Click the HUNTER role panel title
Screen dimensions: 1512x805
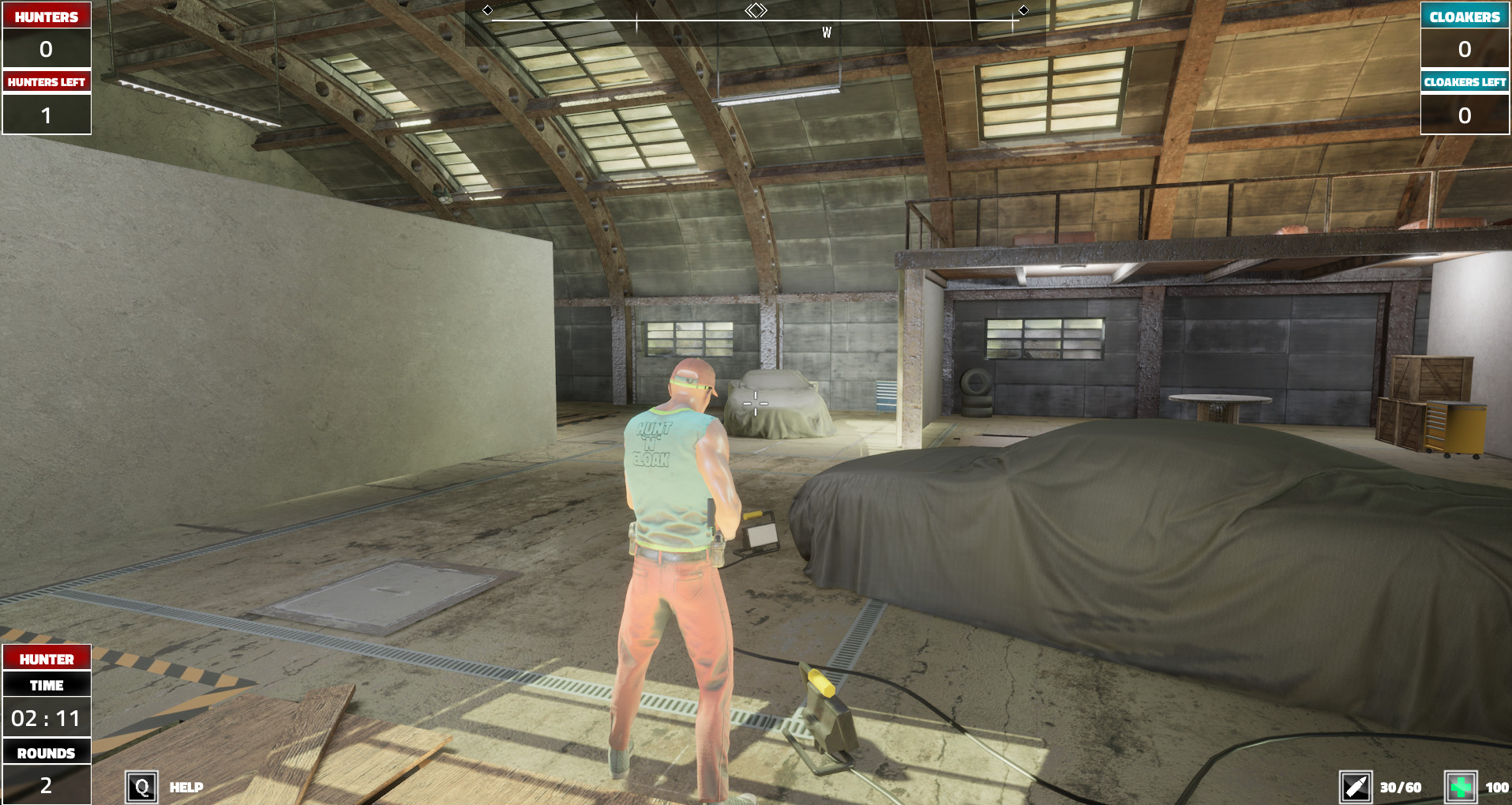[46, 658]
